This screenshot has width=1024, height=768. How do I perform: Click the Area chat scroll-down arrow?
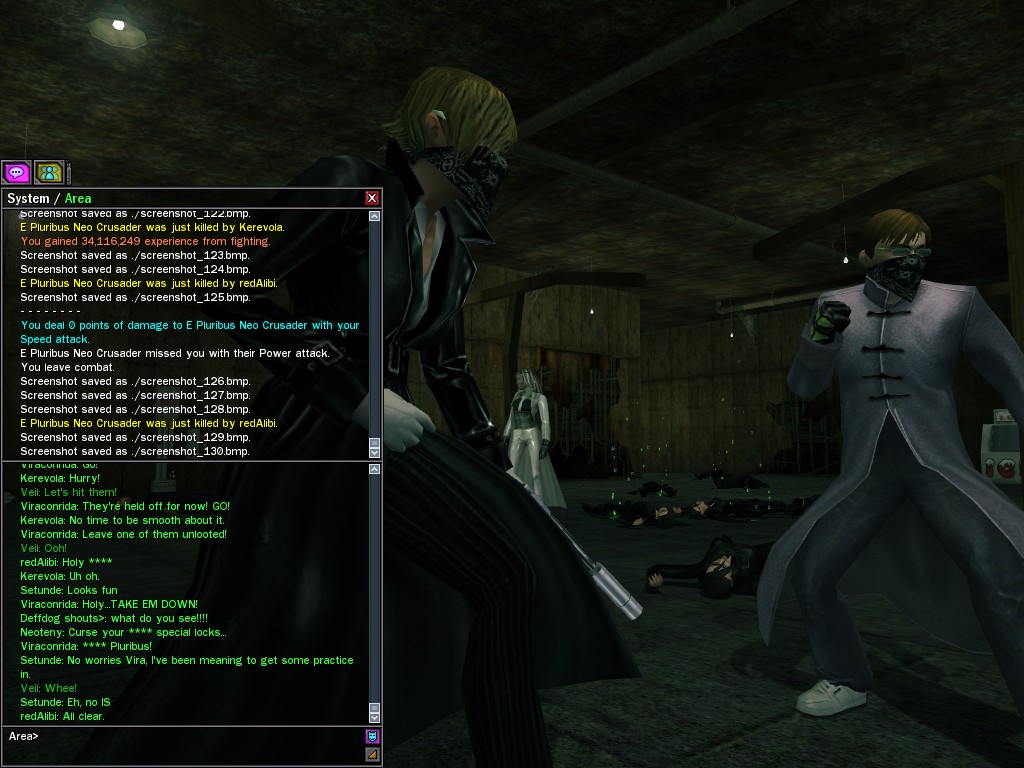[x=374, y=717]
